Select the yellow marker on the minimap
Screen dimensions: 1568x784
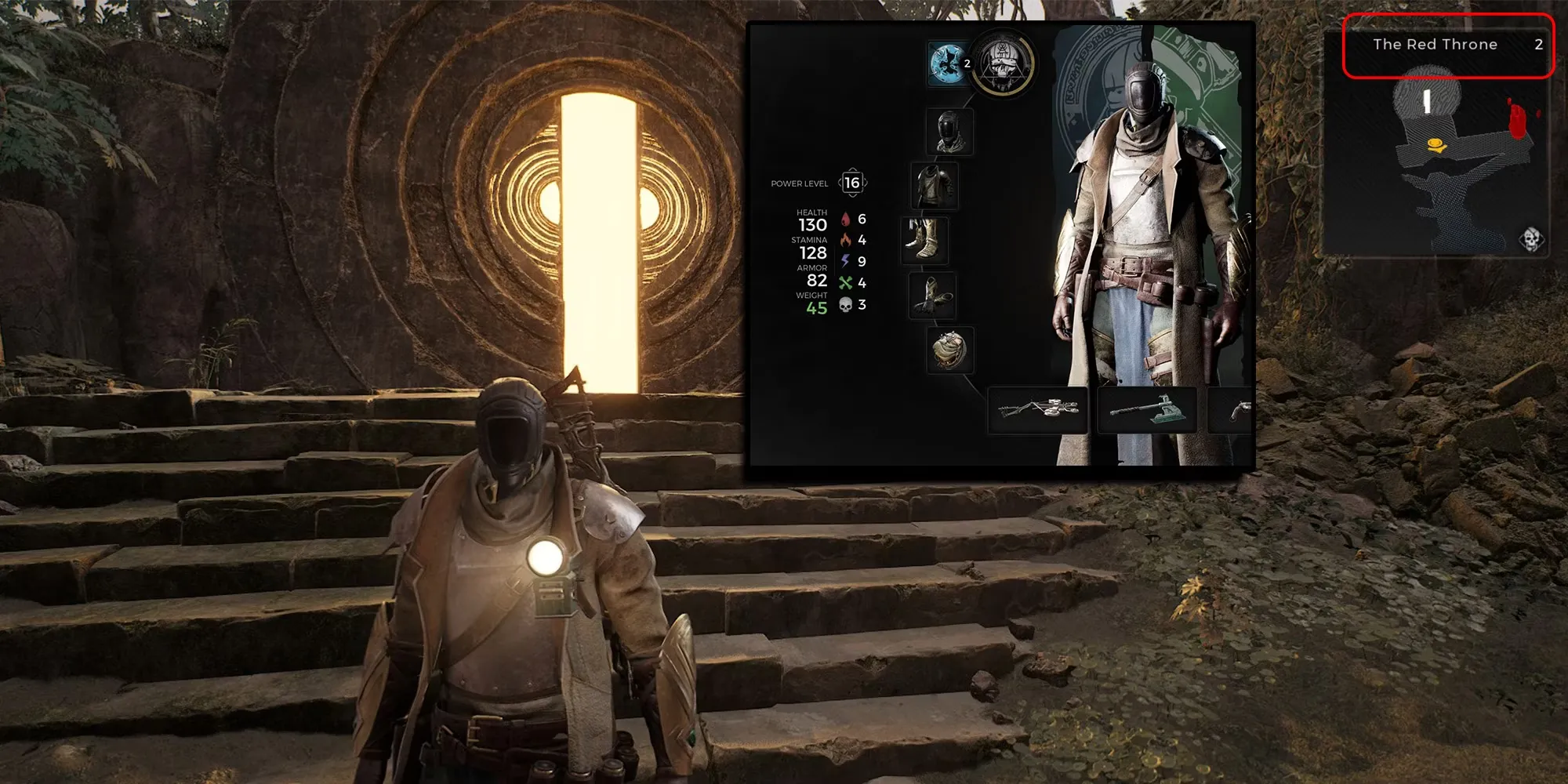pyautogui.click(x=1436, y=144)
